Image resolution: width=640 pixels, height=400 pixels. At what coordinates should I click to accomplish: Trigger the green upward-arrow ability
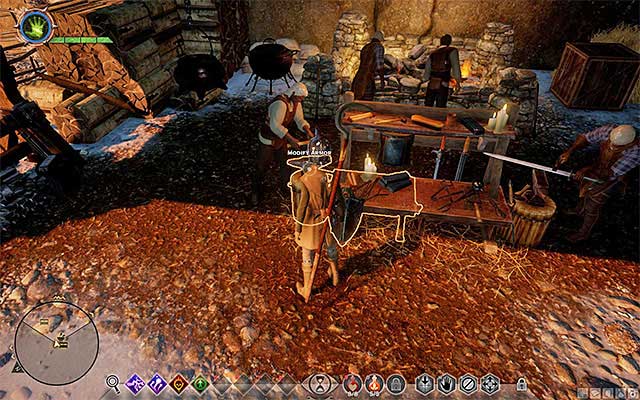point(200,383)
